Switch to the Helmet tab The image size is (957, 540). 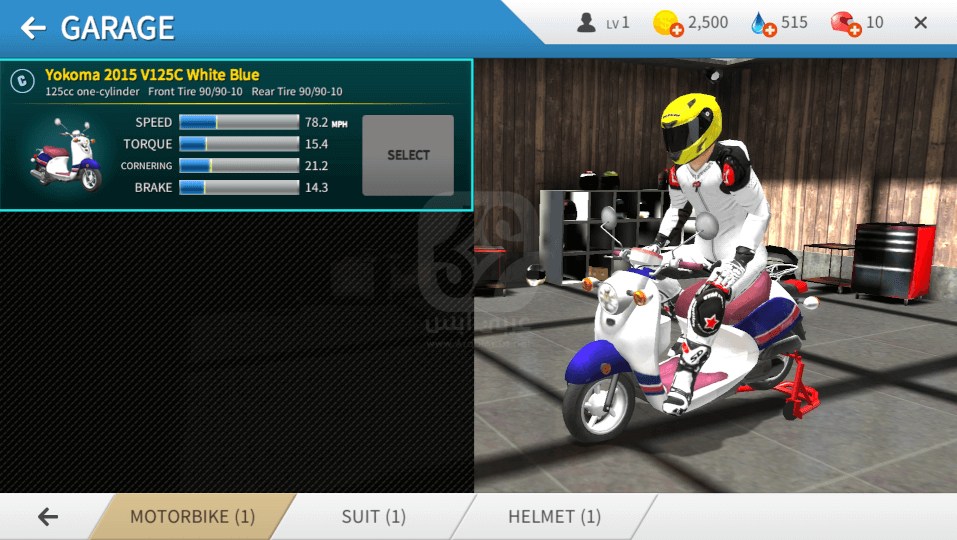click(554, 517)
